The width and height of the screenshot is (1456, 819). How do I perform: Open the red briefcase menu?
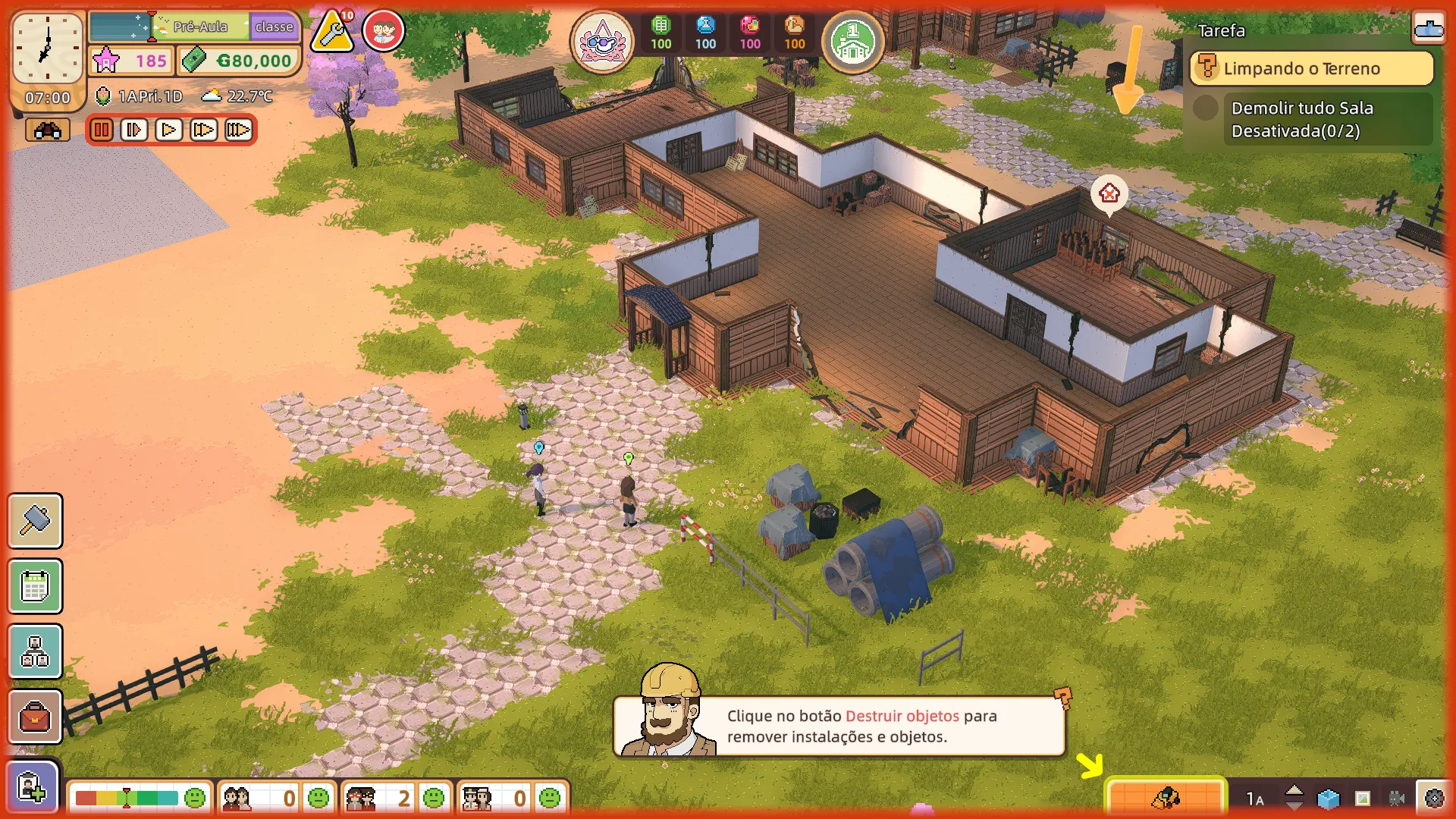tap(35, 717)
